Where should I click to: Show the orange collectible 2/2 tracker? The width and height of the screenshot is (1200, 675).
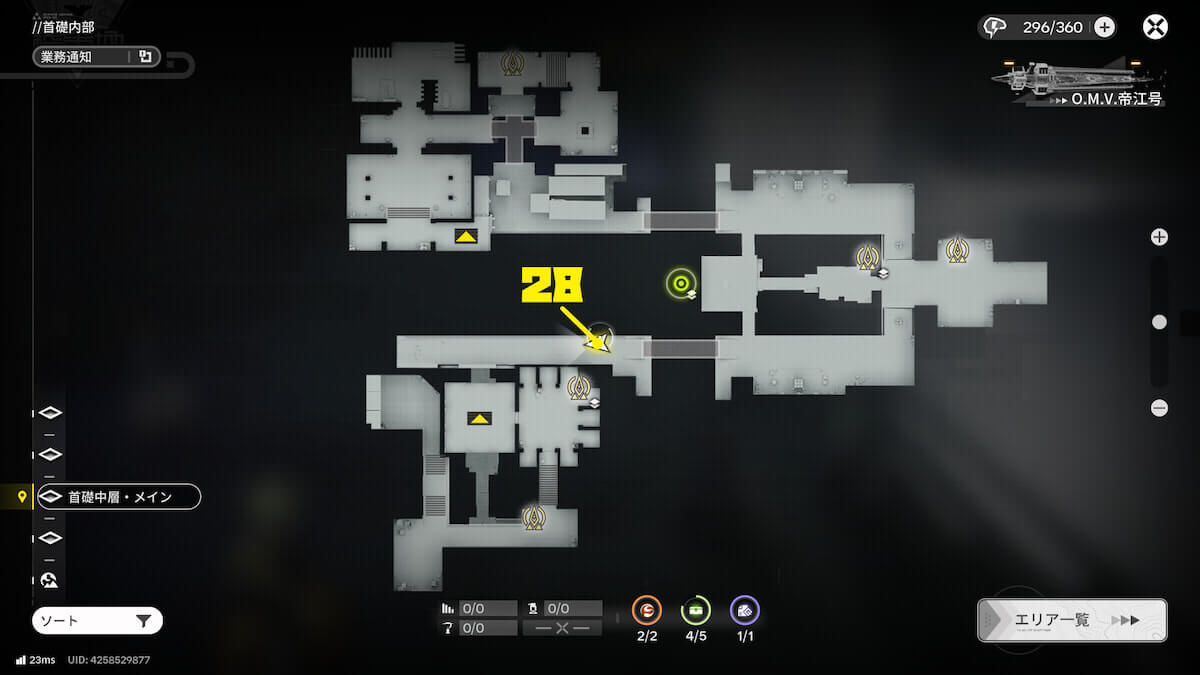click(647, 610)
